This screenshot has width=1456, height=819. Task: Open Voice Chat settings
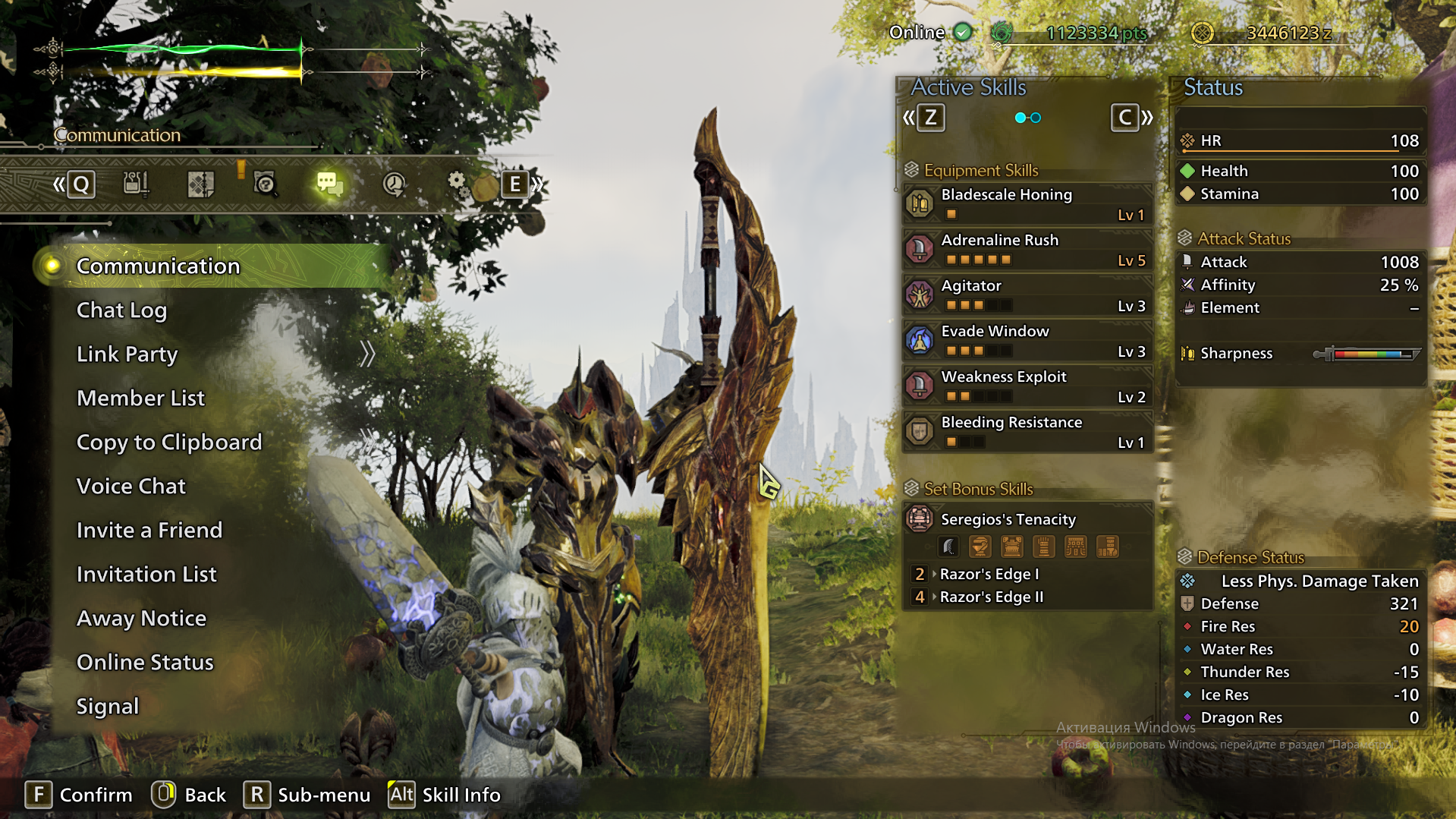(131, 487)
